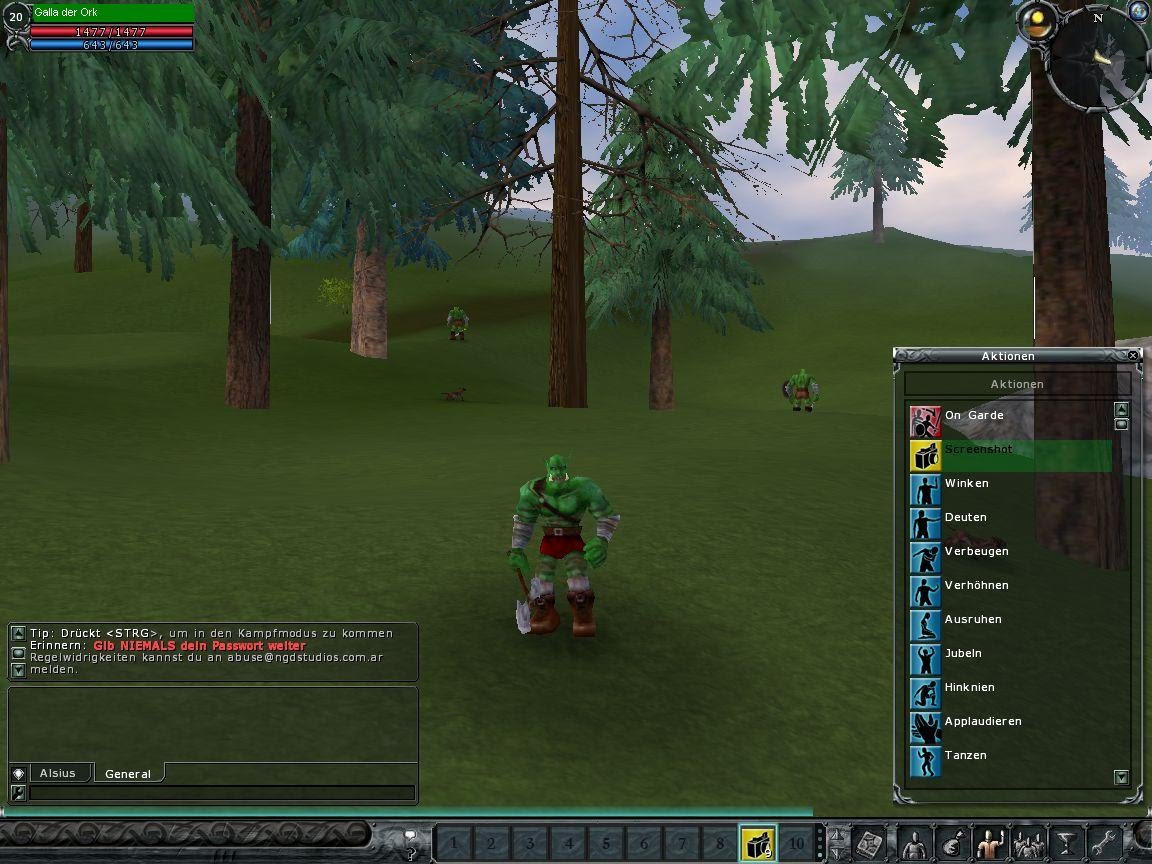Viewport: 1152px width, 864px height.
Task: Open the money bag inventory icon
Action: (951, 844)
